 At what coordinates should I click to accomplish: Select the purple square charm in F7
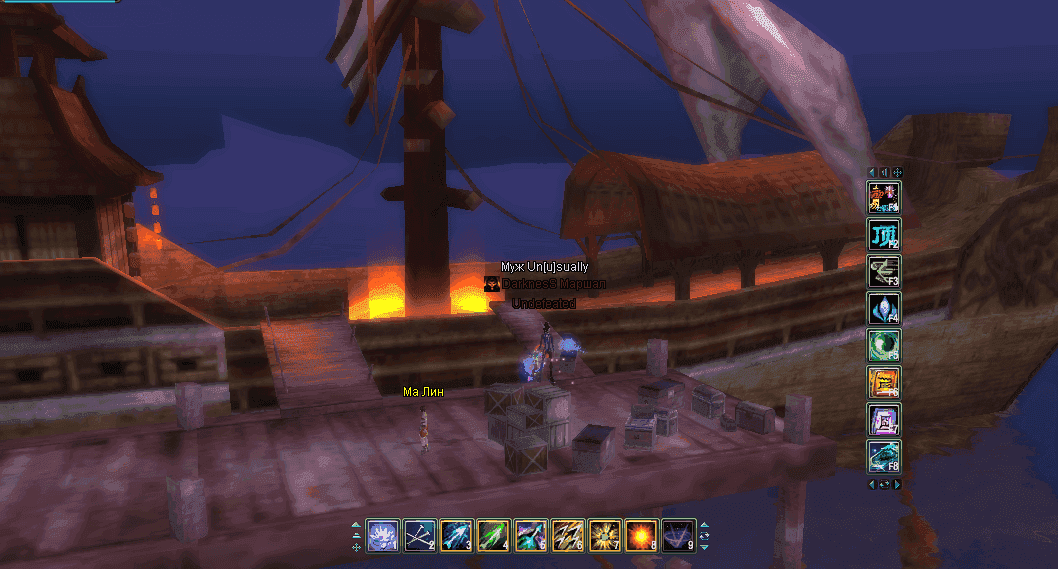pos(884,419)
